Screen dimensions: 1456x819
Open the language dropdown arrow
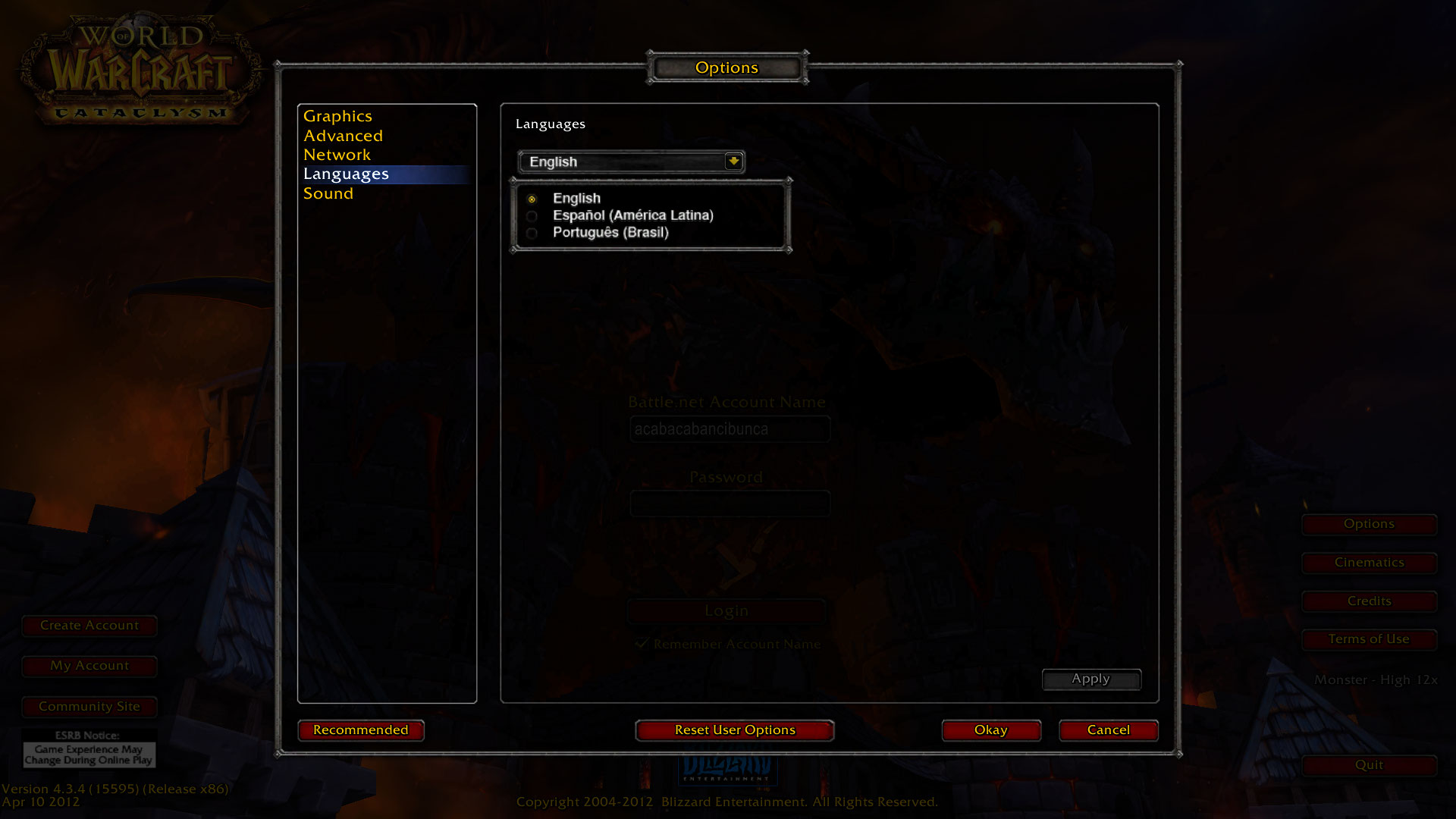tap(733, 162)
